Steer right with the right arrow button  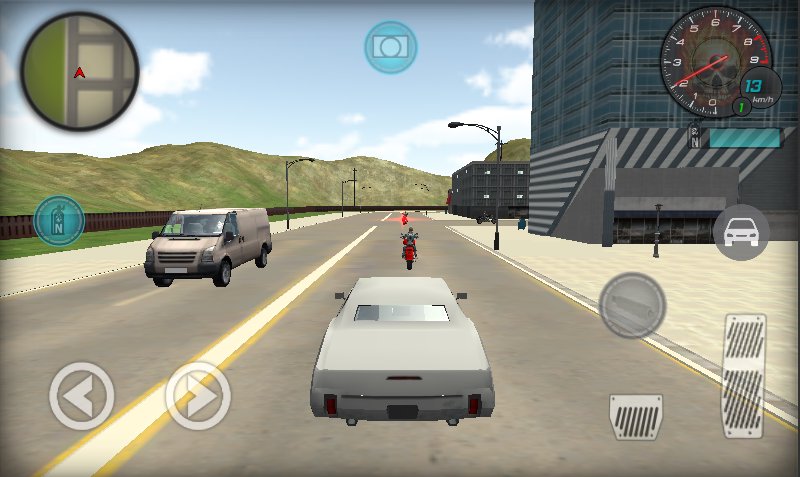pyautogui.click(x=198, y=397)
